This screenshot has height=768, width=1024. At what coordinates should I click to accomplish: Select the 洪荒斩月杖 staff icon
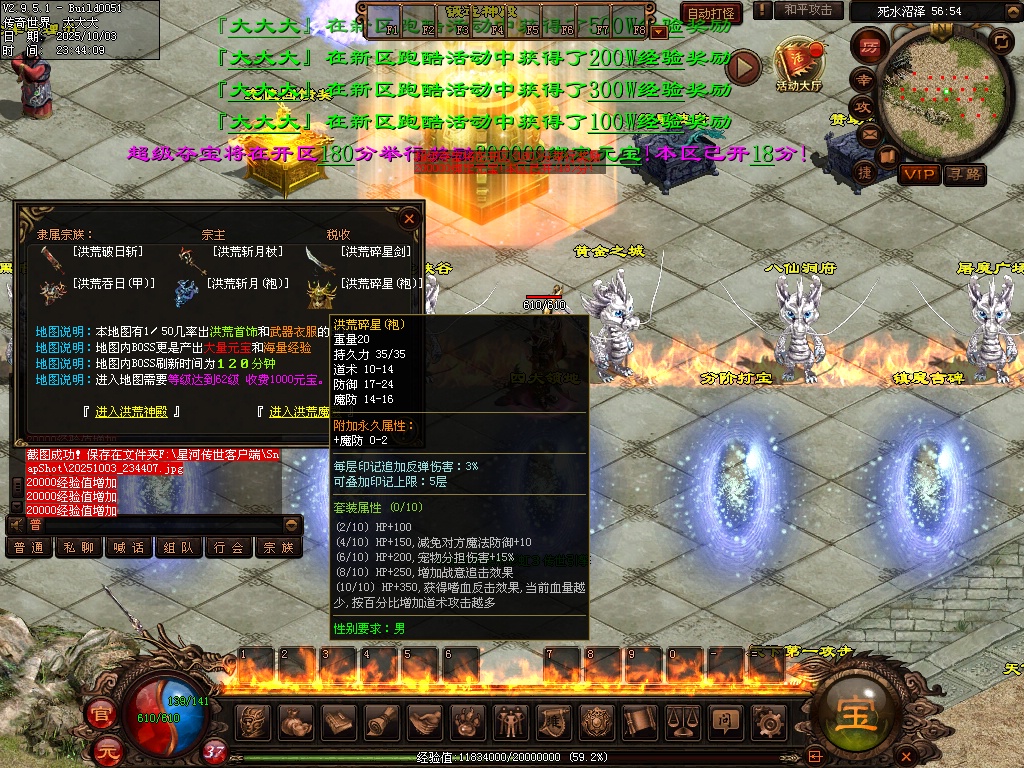click(x=191, y=257)
